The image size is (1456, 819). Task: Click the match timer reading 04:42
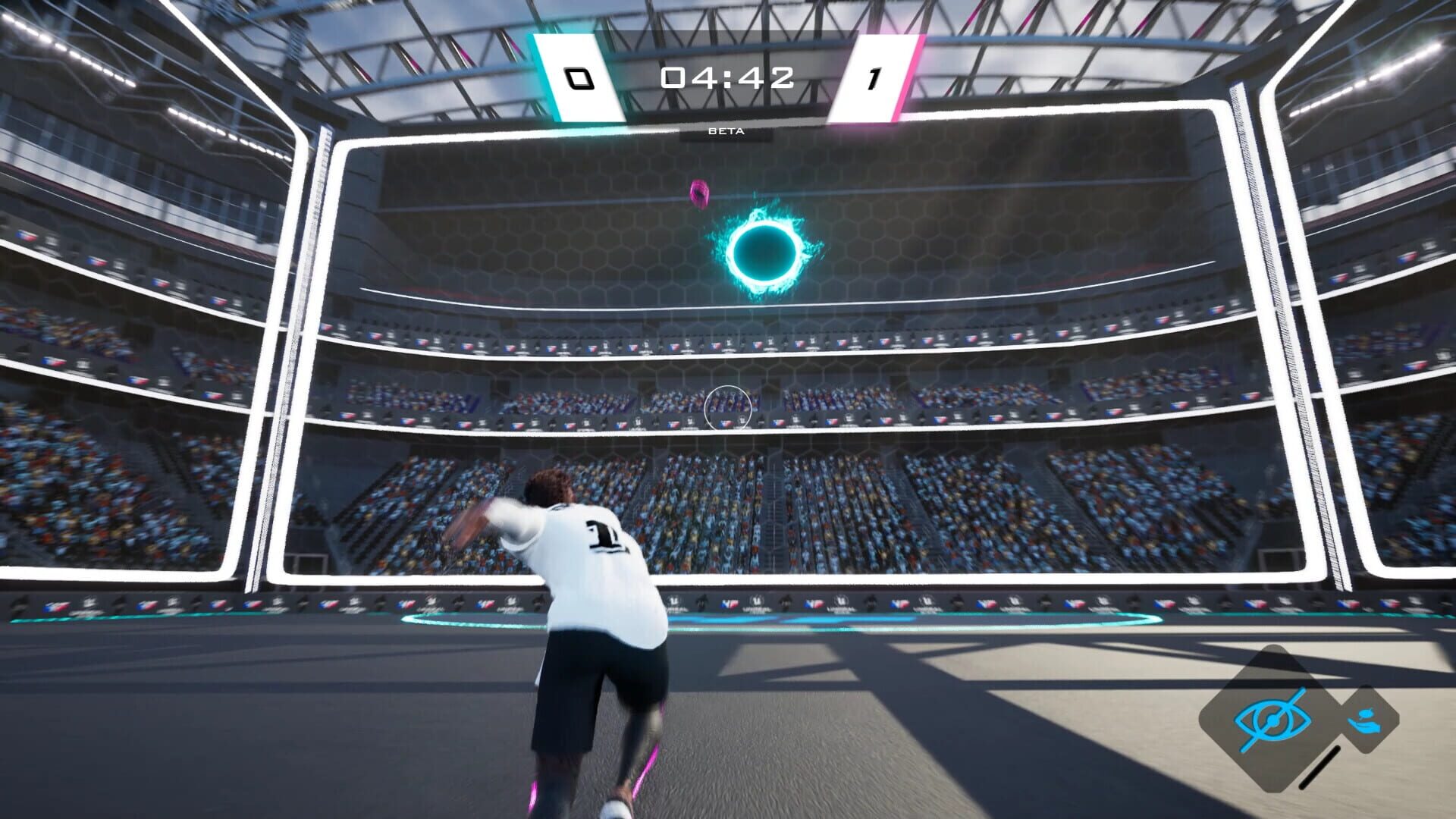click(726, 77)
